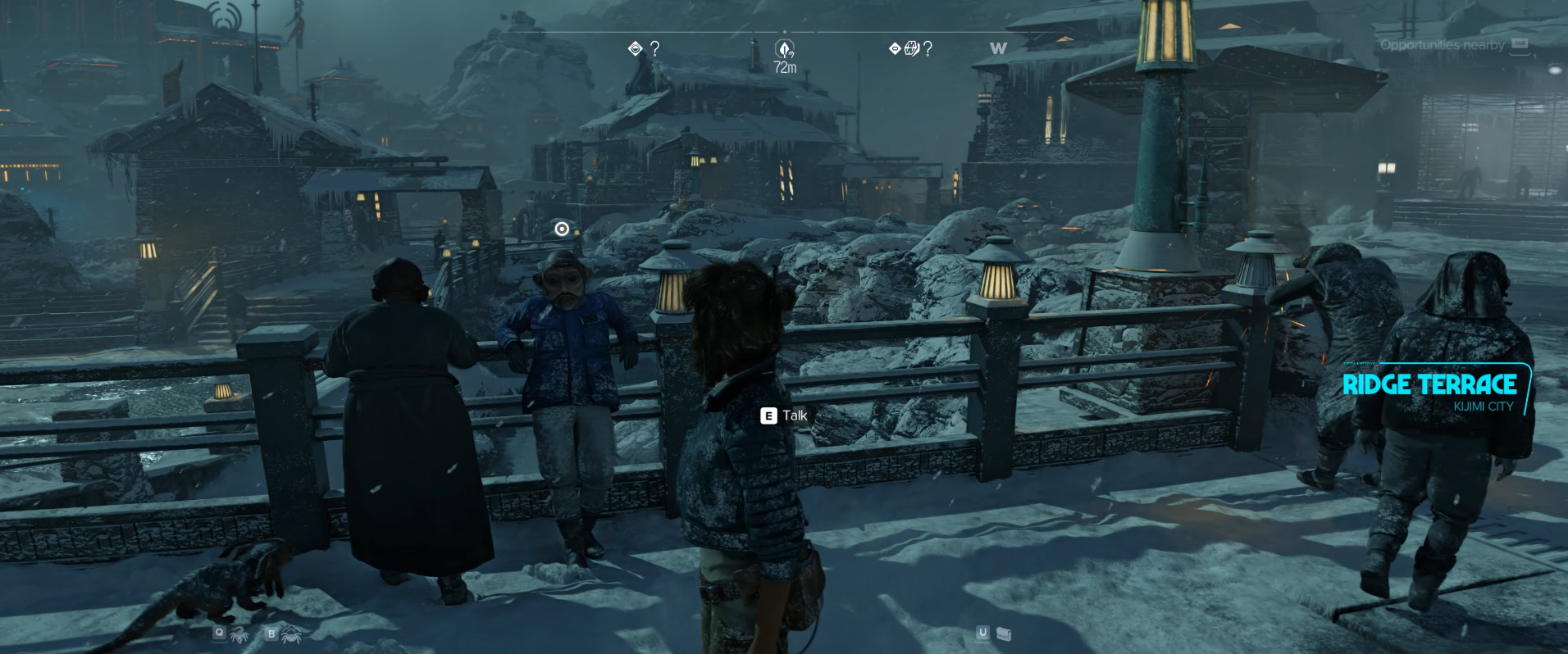This screenshot has height=654, width=1568.
Task: Select the round faction emblem on the compass
Action: click(x=912, y=49)
